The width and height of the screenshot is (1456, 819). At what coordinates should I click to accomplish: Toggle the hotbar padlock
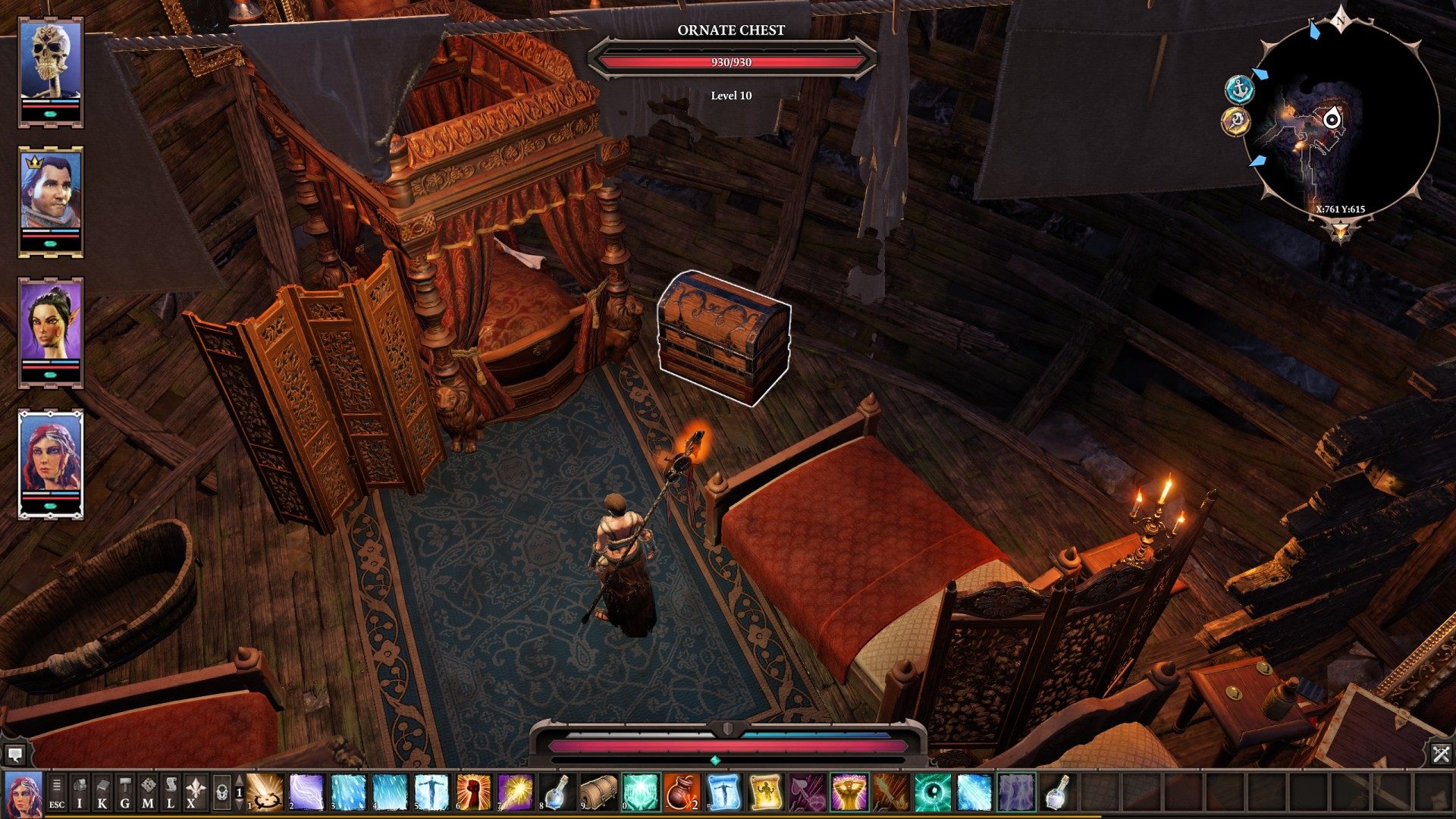coord(221,792)
